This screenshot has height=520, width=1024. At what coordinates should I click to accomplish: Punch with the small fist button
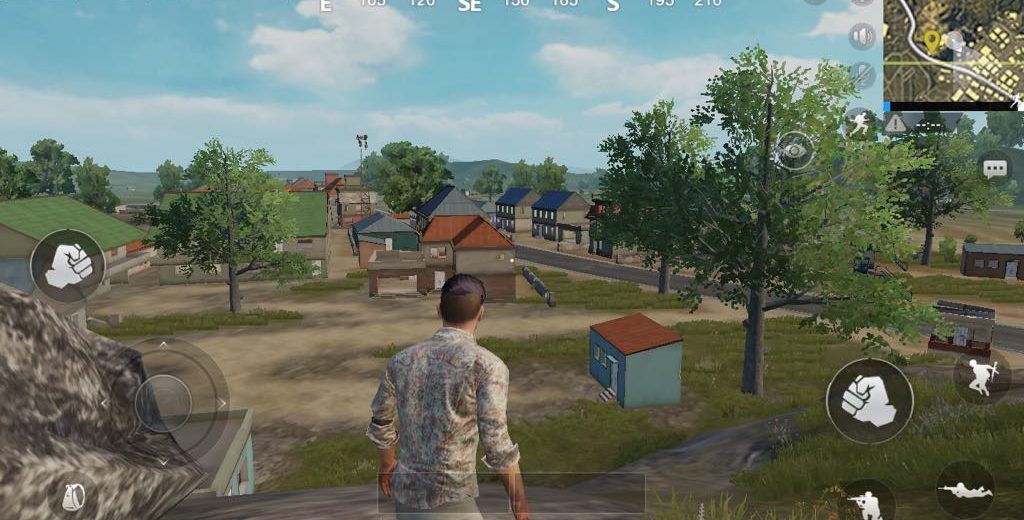[x=67, y=266]
